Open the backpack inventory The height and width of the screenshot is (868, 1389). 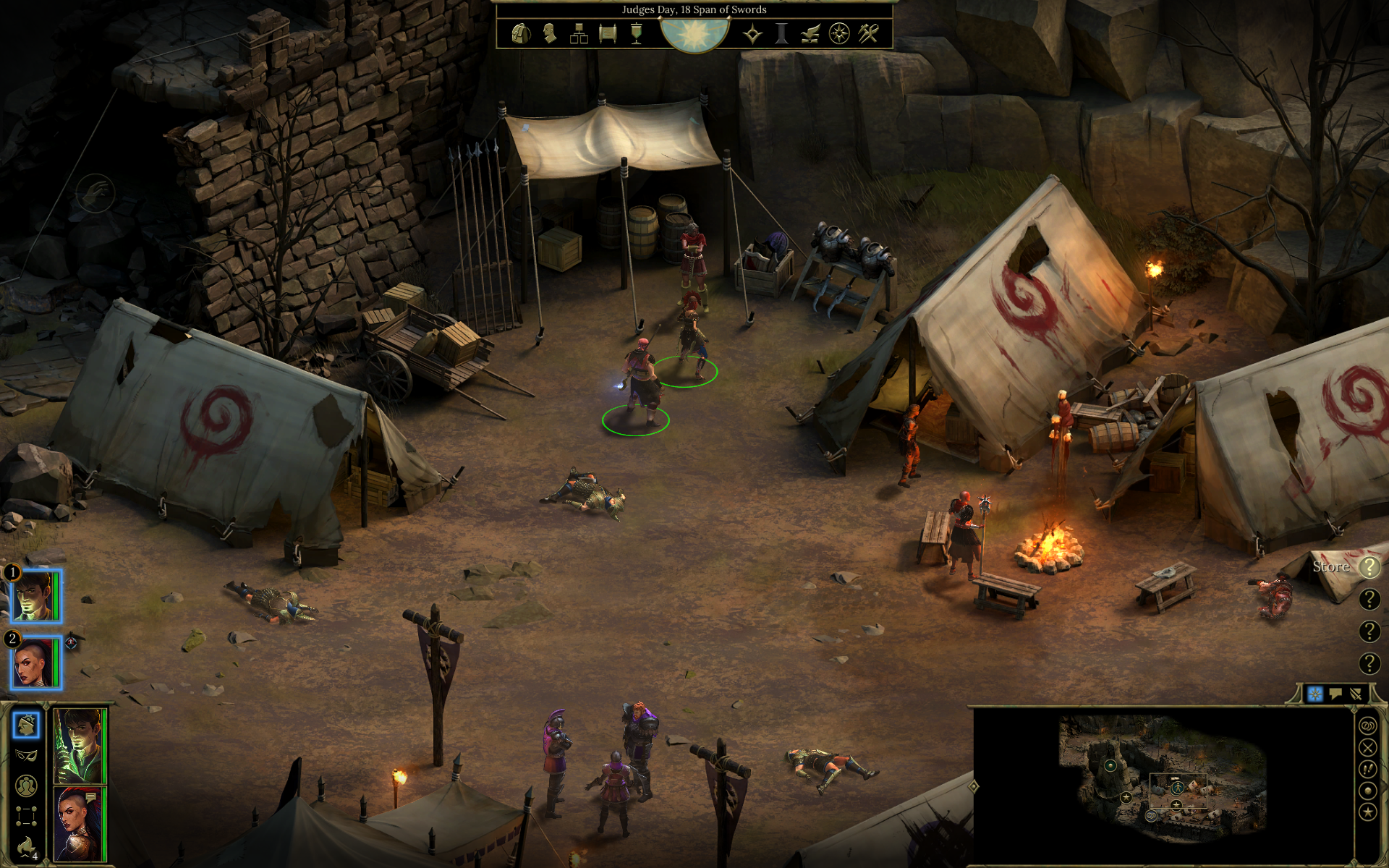point(520,33)
